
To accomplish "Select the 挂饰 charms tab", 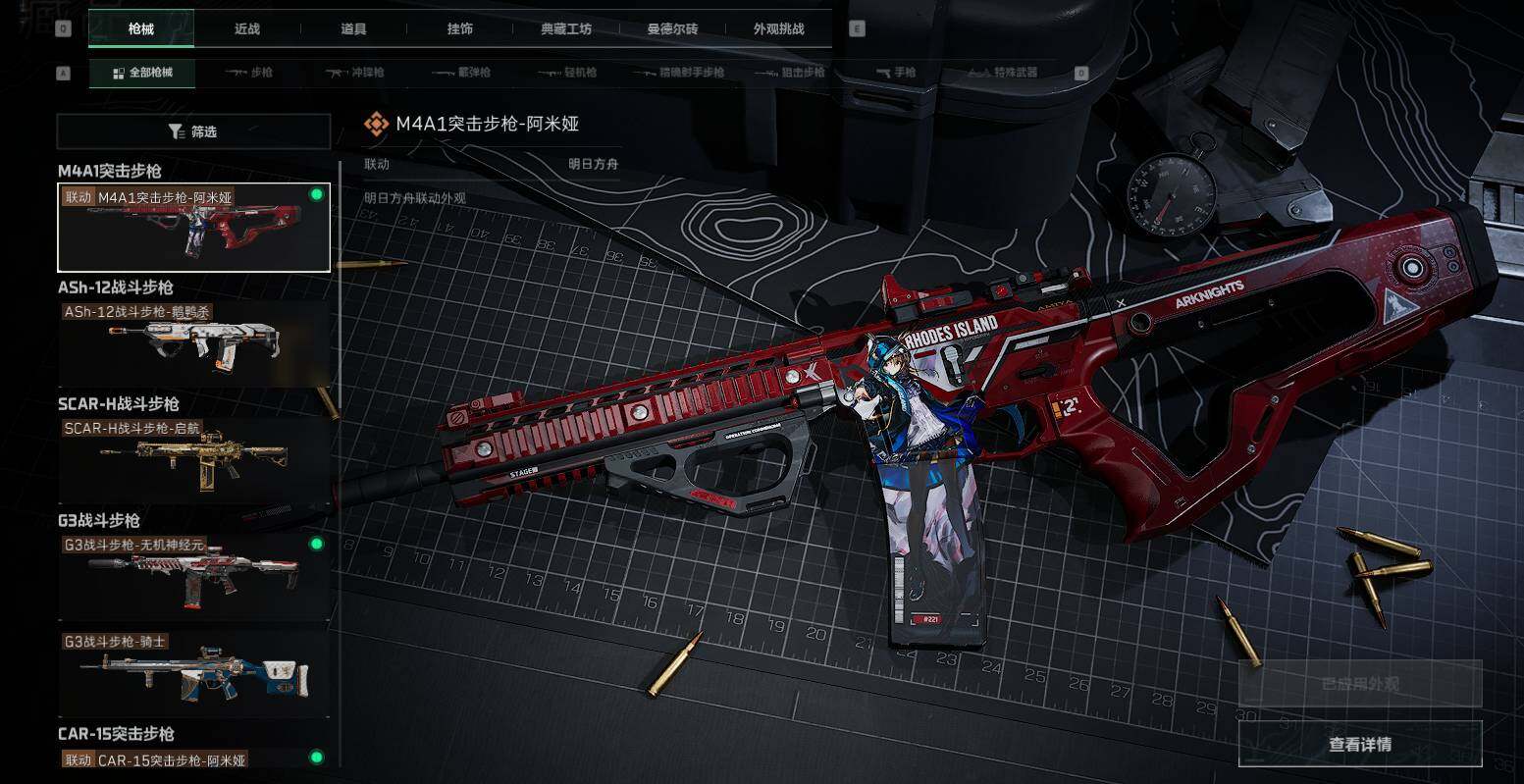I will click(459, 28).
